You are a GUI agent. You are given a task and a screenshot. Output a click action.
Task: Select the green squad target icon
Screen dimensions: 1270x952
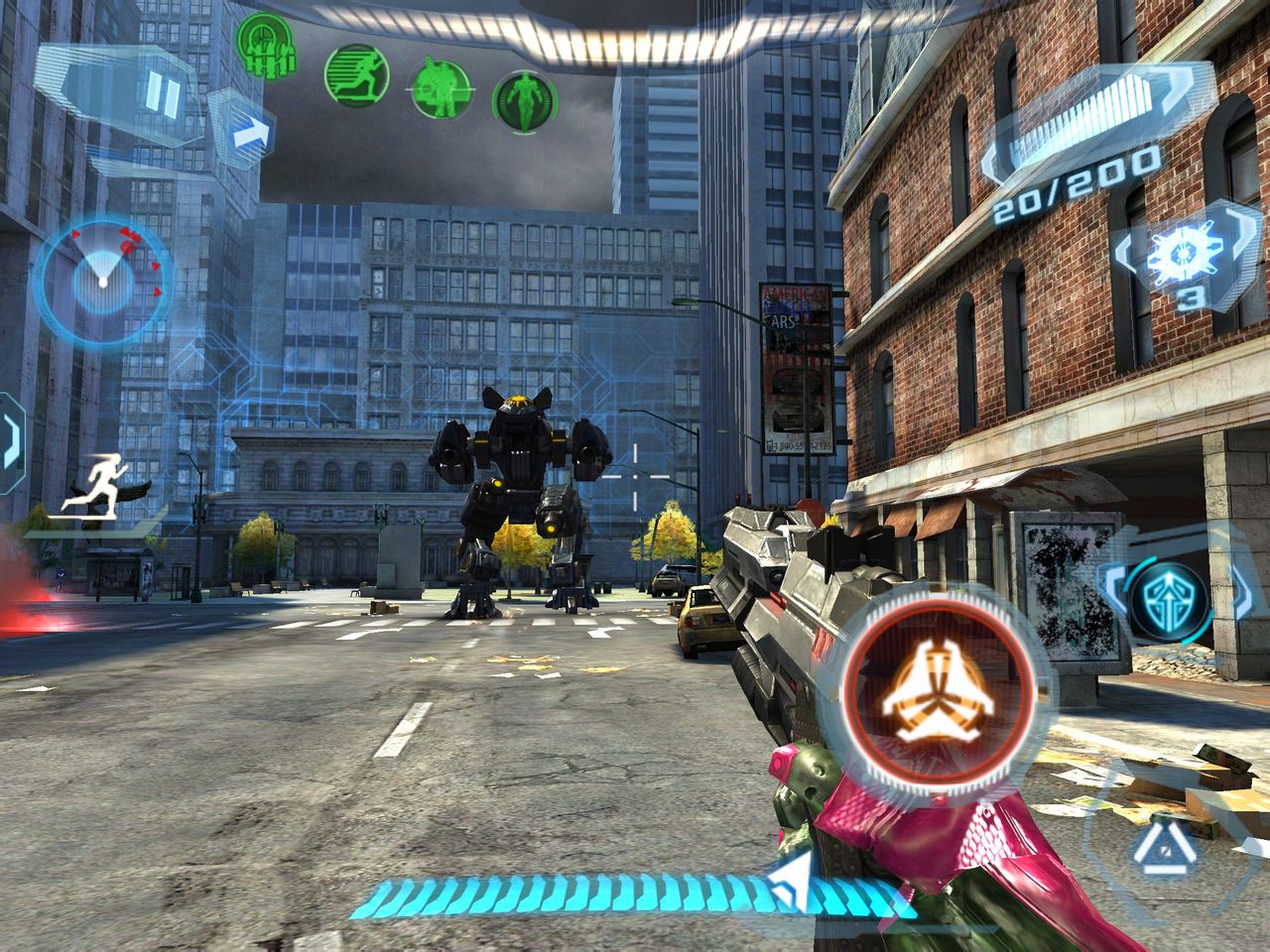[x=264, y=45]
